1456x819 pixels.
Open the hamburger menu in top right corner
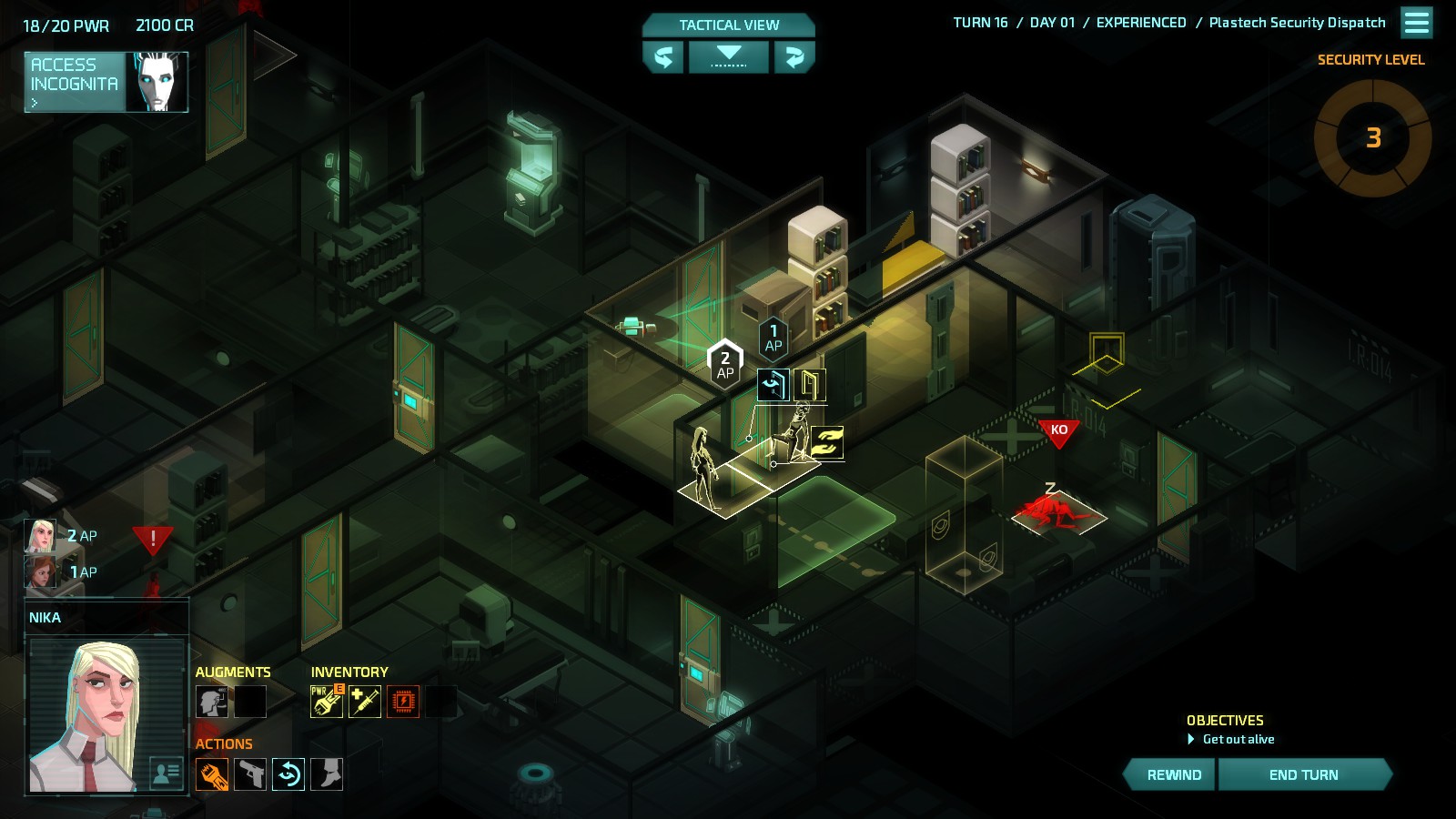(1416, 23)
